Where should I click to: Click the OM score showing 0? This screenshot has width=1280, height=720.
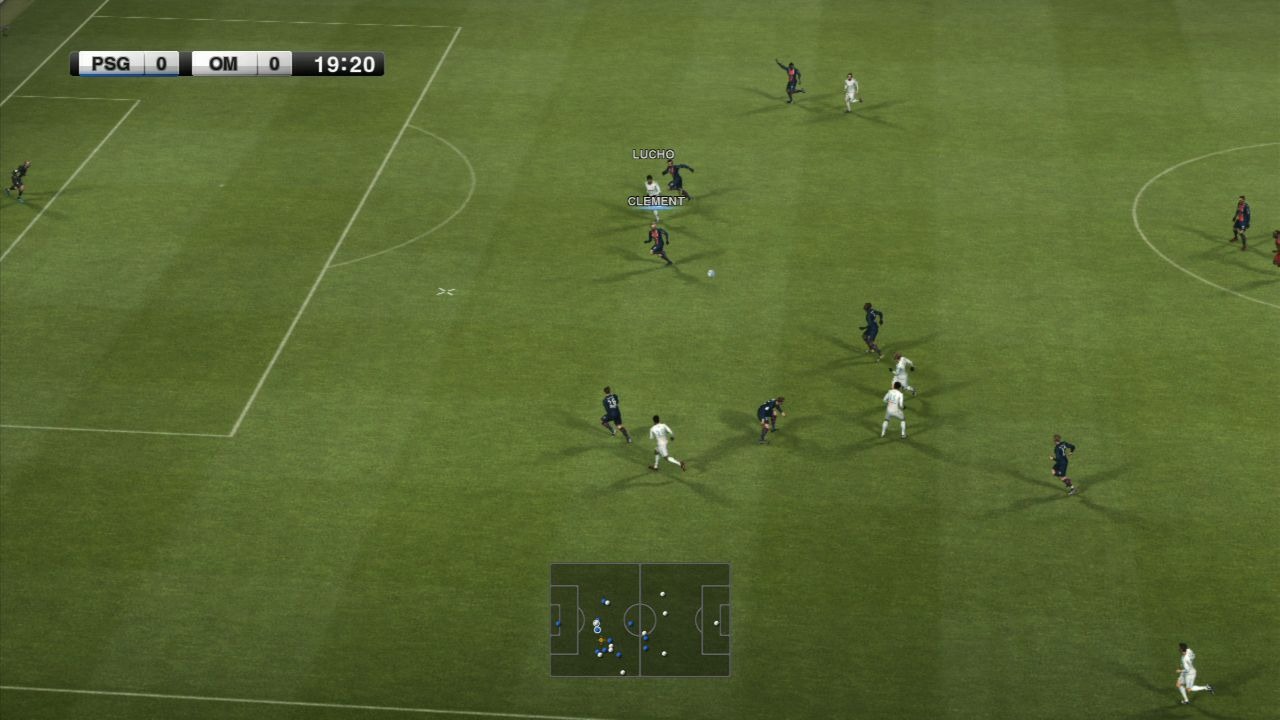273,62
